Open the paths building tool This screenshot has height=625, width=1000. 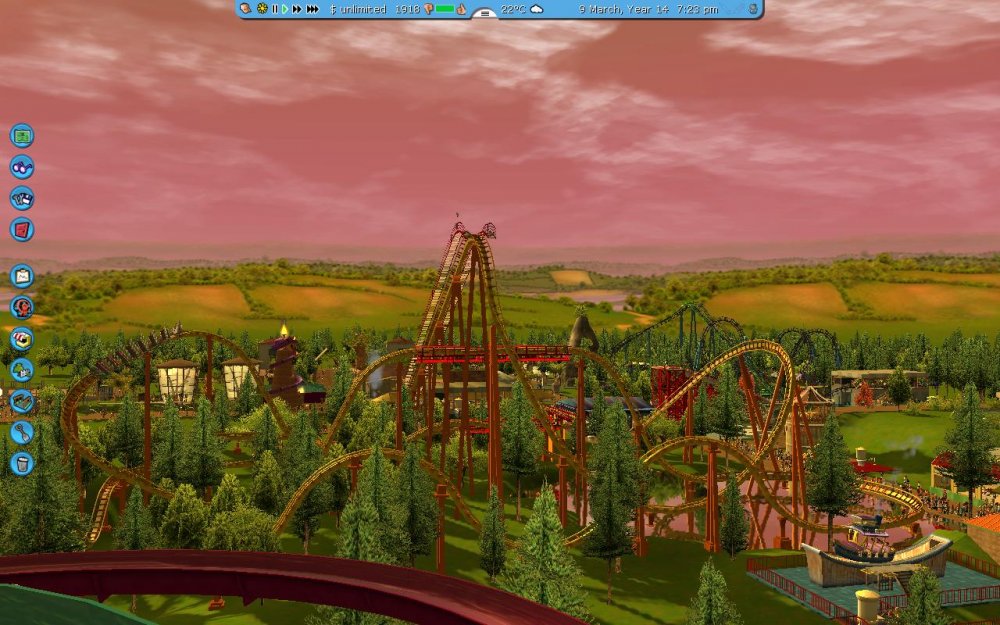click(x=22, y=401)
